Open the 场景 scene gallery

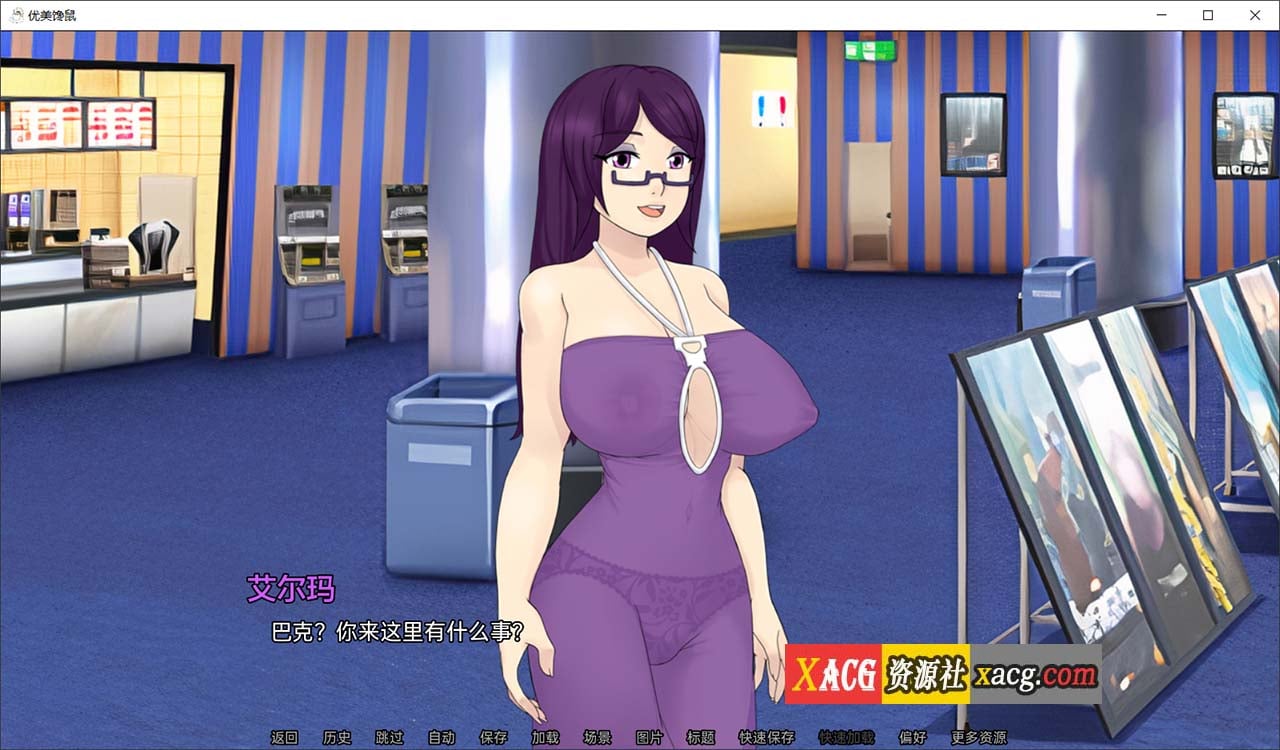point(597,737)
